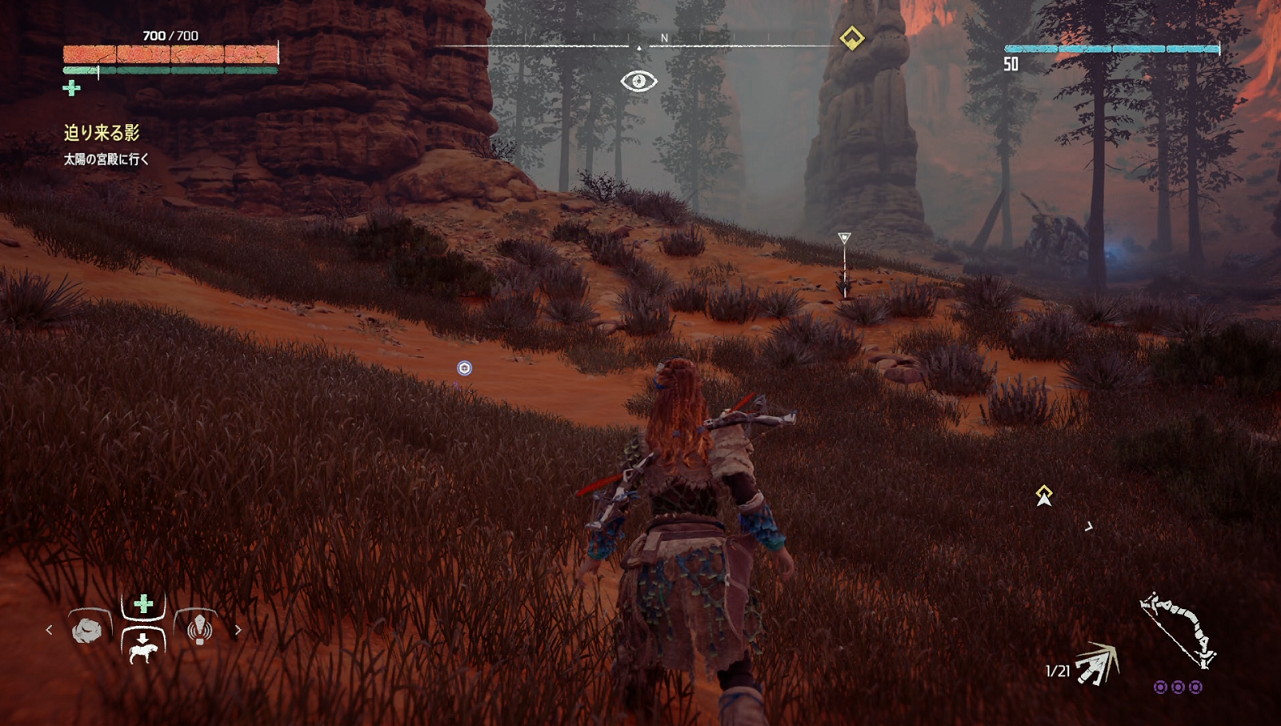Use the green cross health potion slot

pyautogui.click(x=143, y=603)
